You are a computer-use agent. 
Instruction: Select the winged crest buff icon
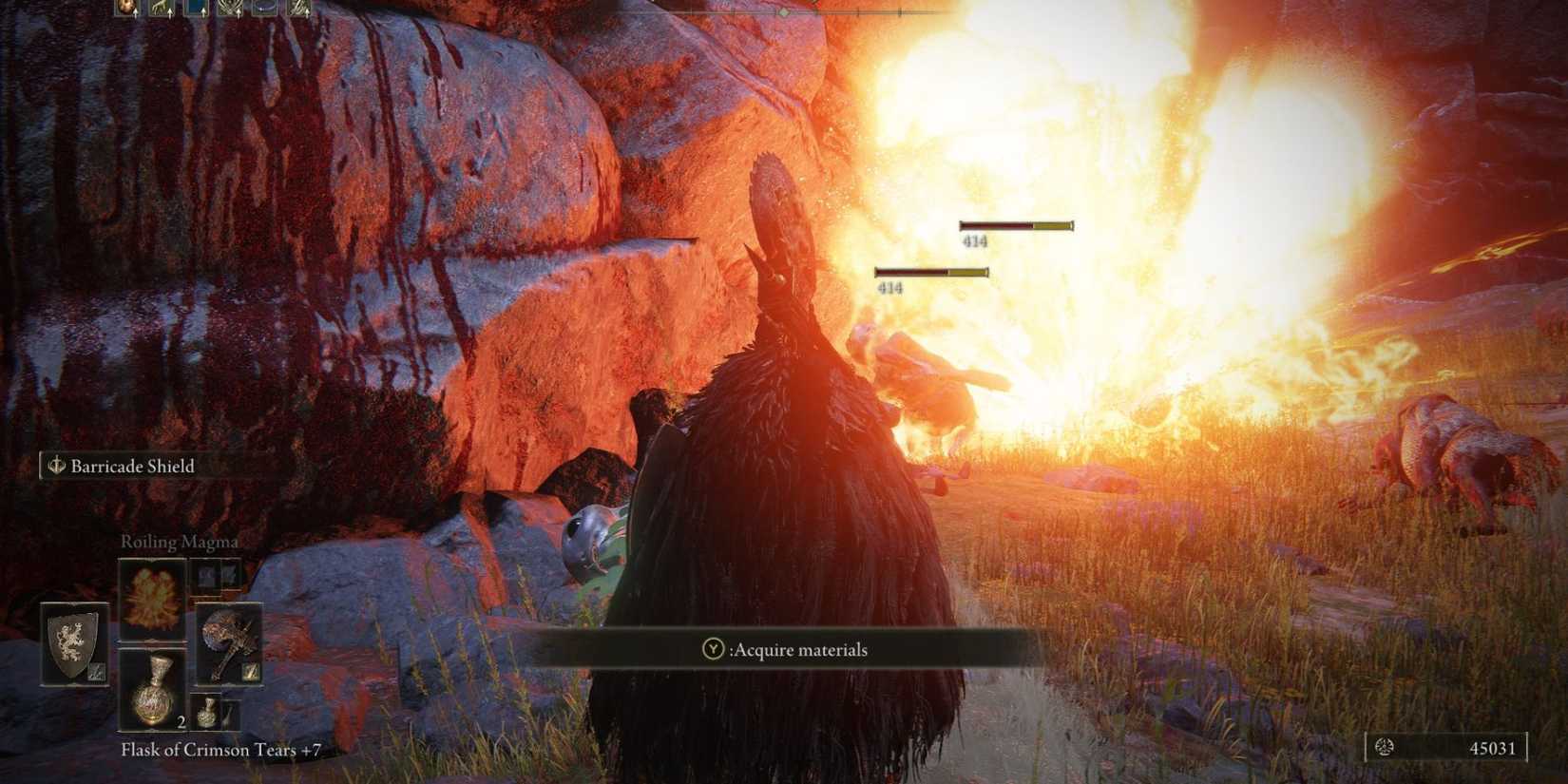[228, 8]
